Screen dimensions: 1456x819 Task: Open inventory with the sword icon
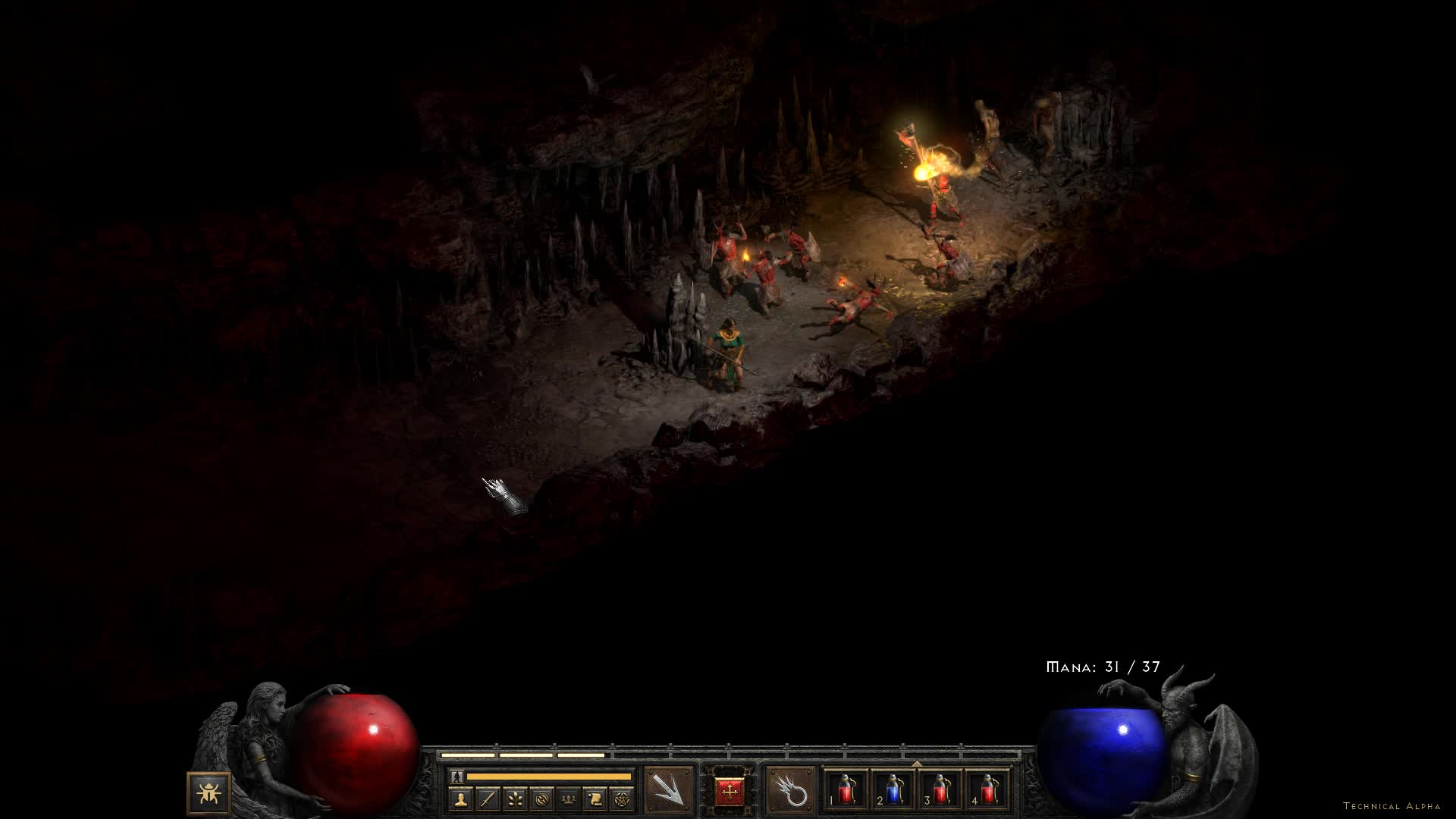pyautogui.click(x=488, y=799)
